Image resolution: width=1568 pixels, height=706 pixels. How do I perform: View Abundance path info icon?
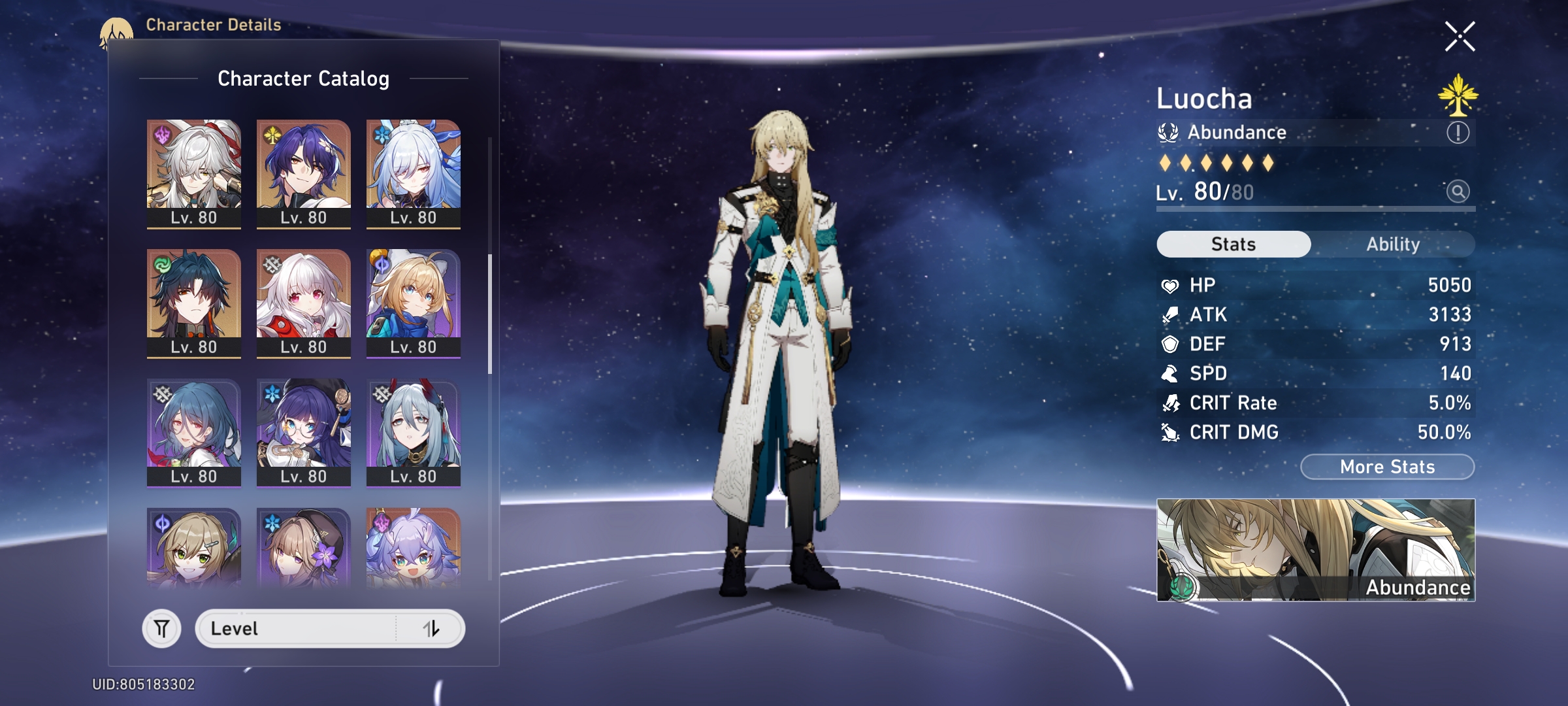[1458, 133]
